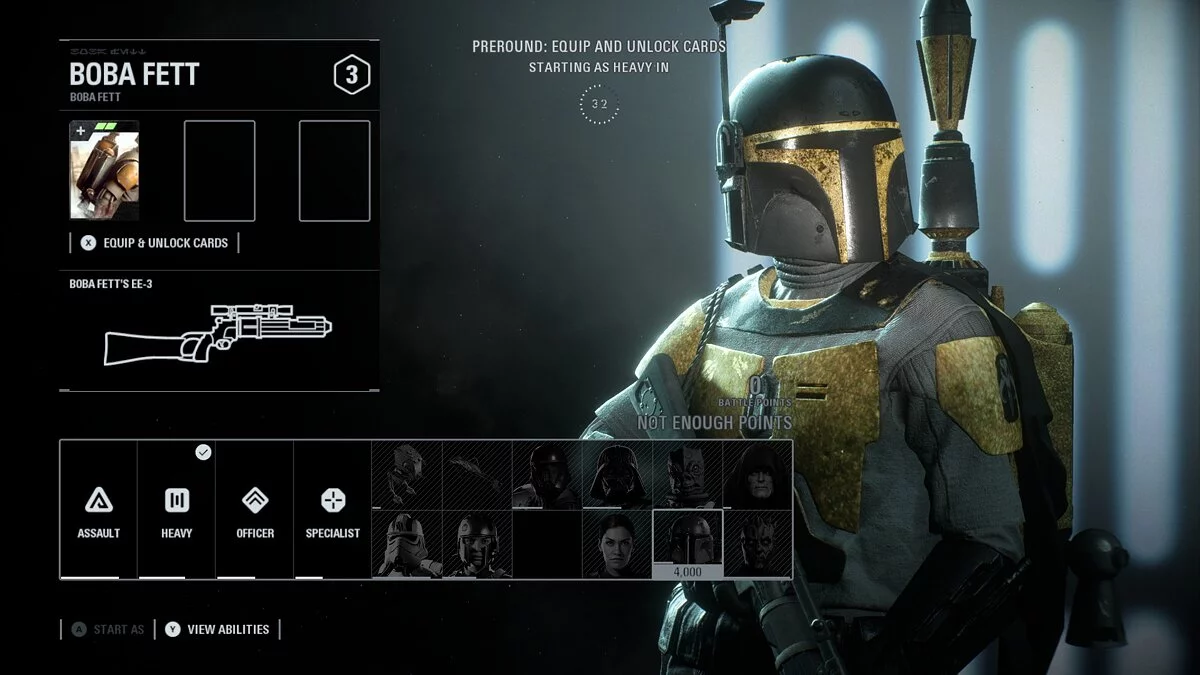The height and width of the screenshot is (675, 1200).
Task: Select the Assault class
Action: [x=98, y=510]
